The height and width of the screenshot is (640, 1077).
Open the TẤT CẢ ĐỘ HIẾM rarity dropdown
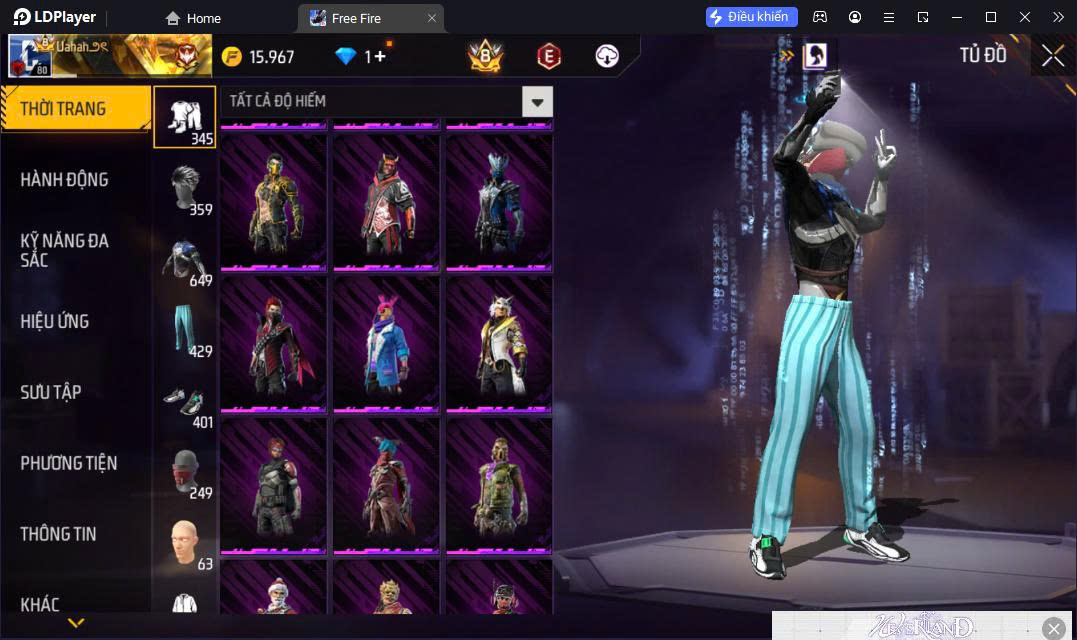[538, 101]
